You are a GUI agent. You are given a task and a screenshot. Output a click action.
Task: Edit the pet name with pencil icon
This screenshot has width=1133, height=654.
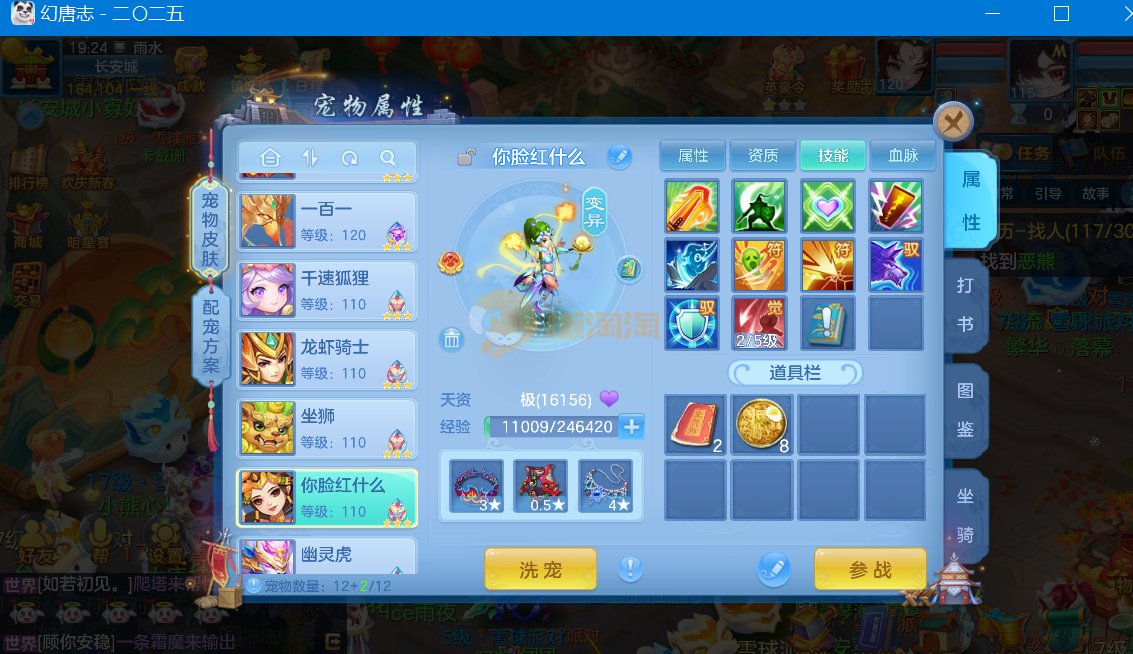tap(619, 157)
